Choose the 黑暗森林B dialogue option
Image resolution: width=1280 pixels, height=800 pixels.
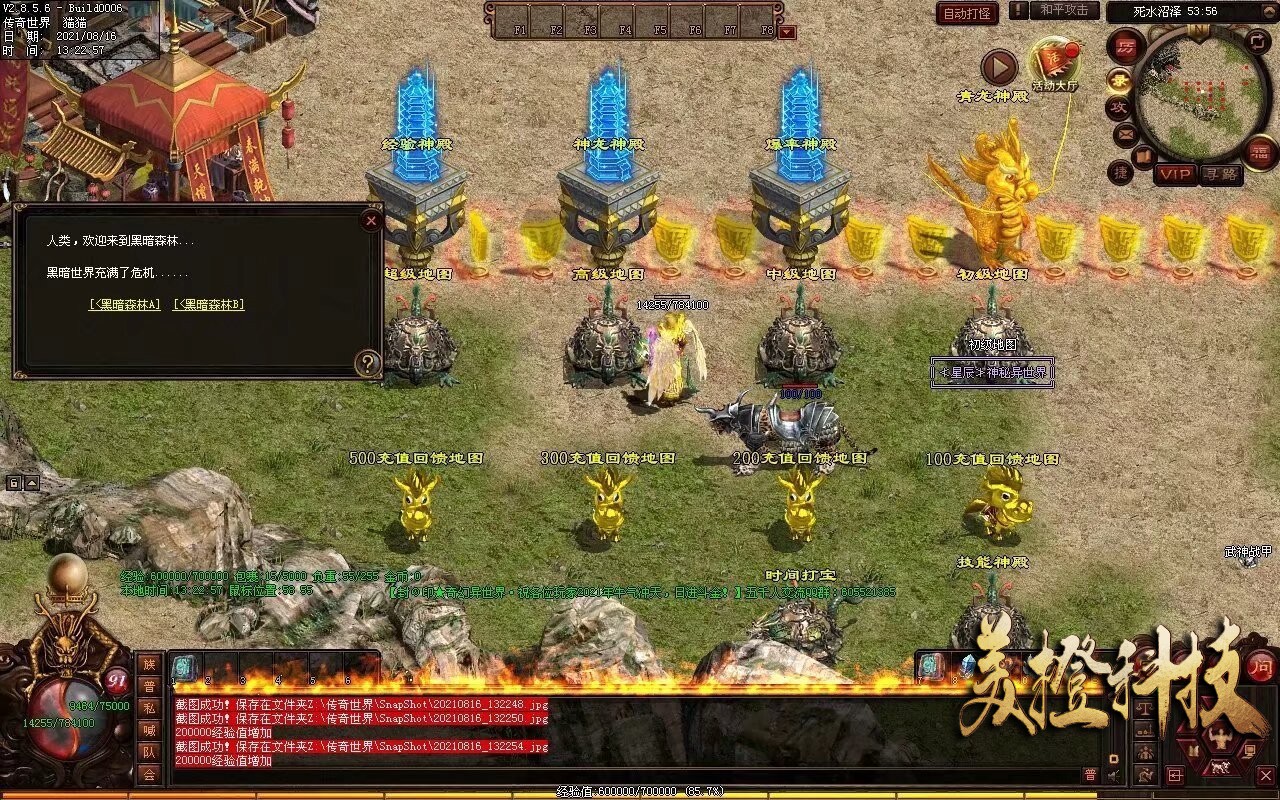click(x=209, y=305)
